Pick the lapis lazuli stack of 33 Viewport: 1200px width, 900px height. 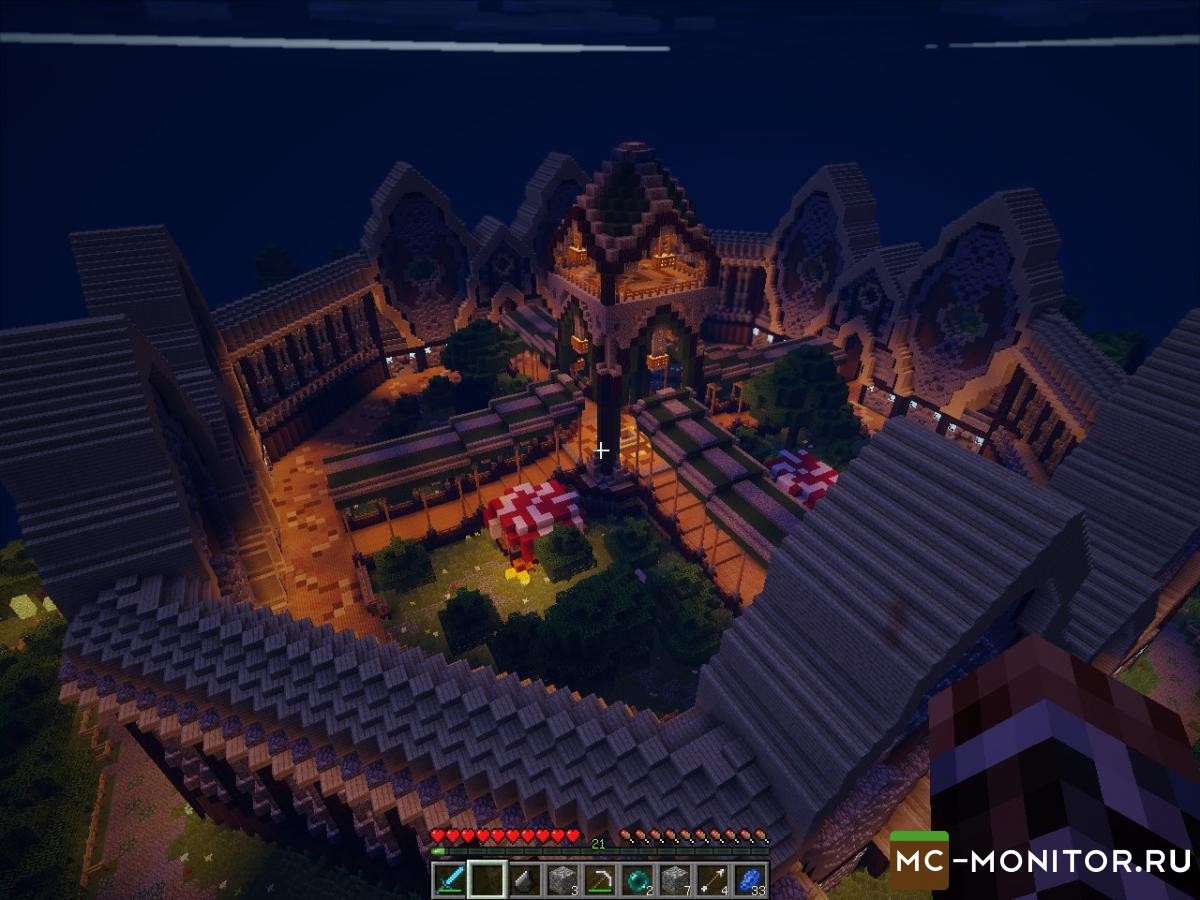pyautogui.click(x=749, y=879)
